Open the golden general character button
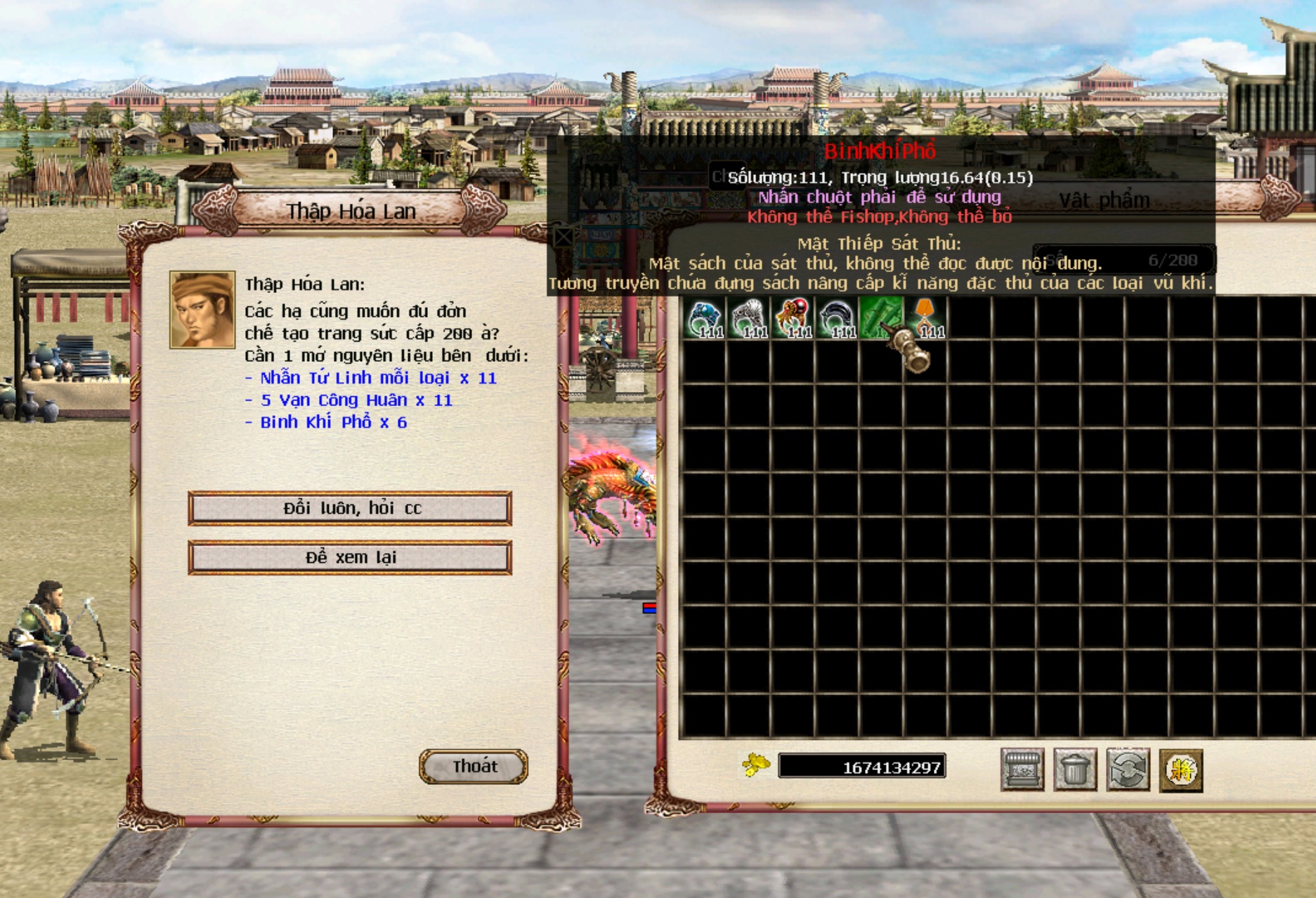The width and height of the screenshot is (1316, 898). coord(1180,769)
